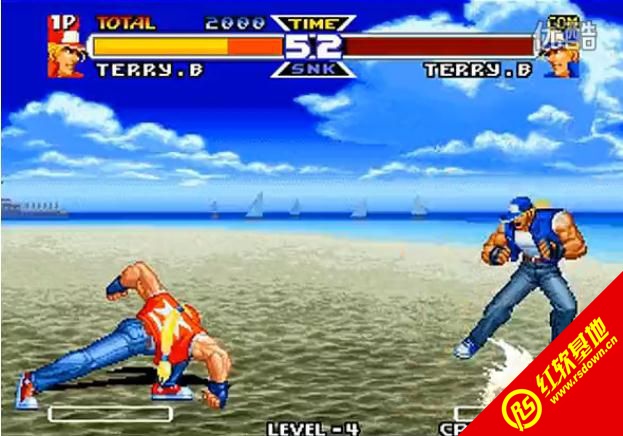Viewport: 623px width, 436px height.
Task: Select the COM opponent's Terry portrait
Action: pos(558,57)
